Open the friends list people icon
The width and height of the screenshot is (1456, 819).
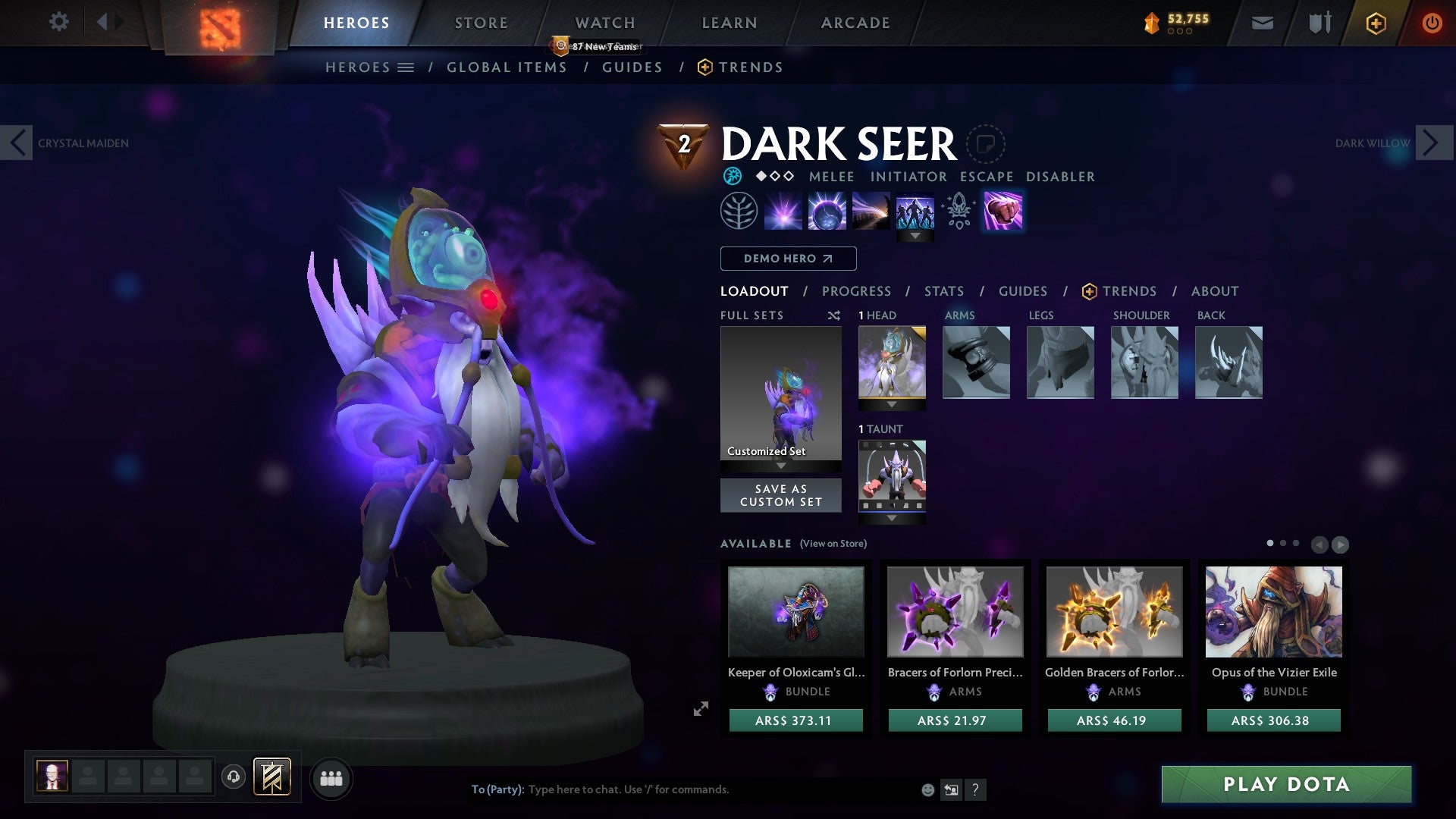(331, 777)
